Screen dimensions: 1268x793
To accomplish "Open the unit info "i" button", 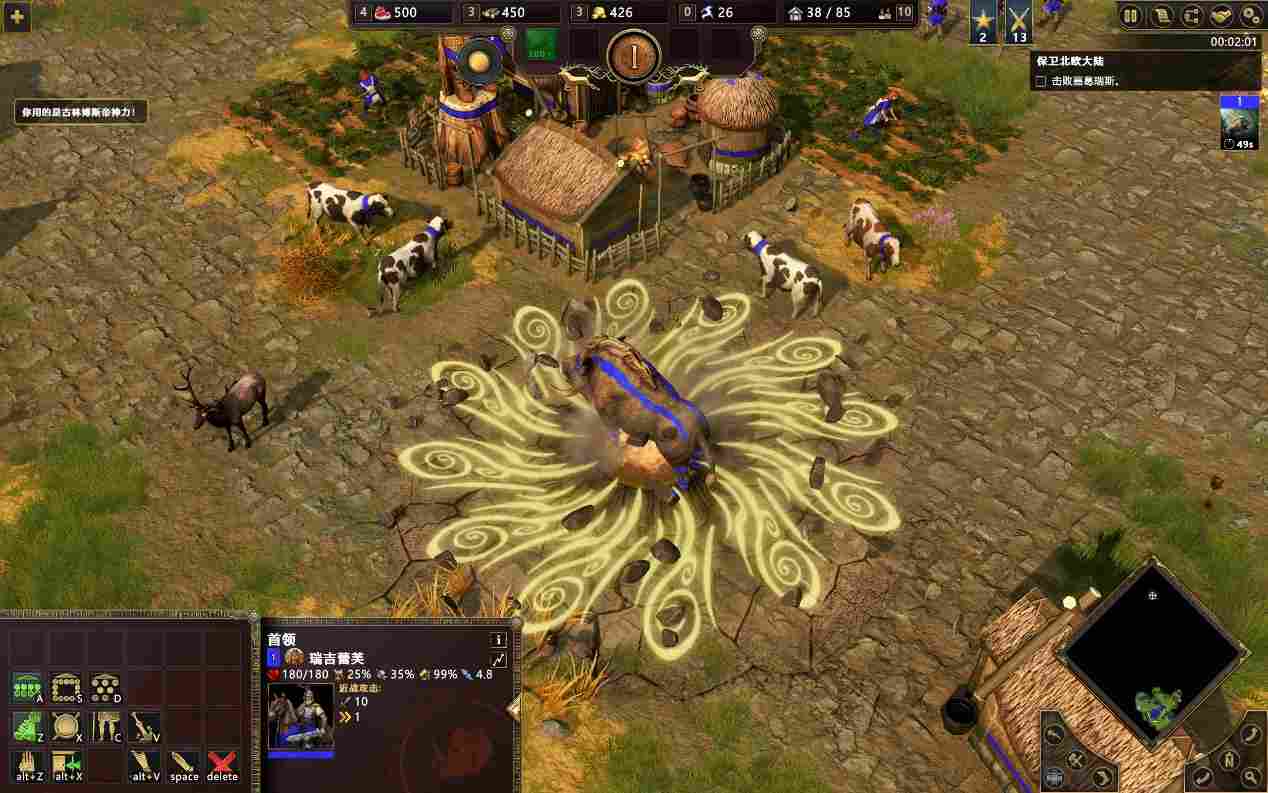I will (x=498, y=639).
